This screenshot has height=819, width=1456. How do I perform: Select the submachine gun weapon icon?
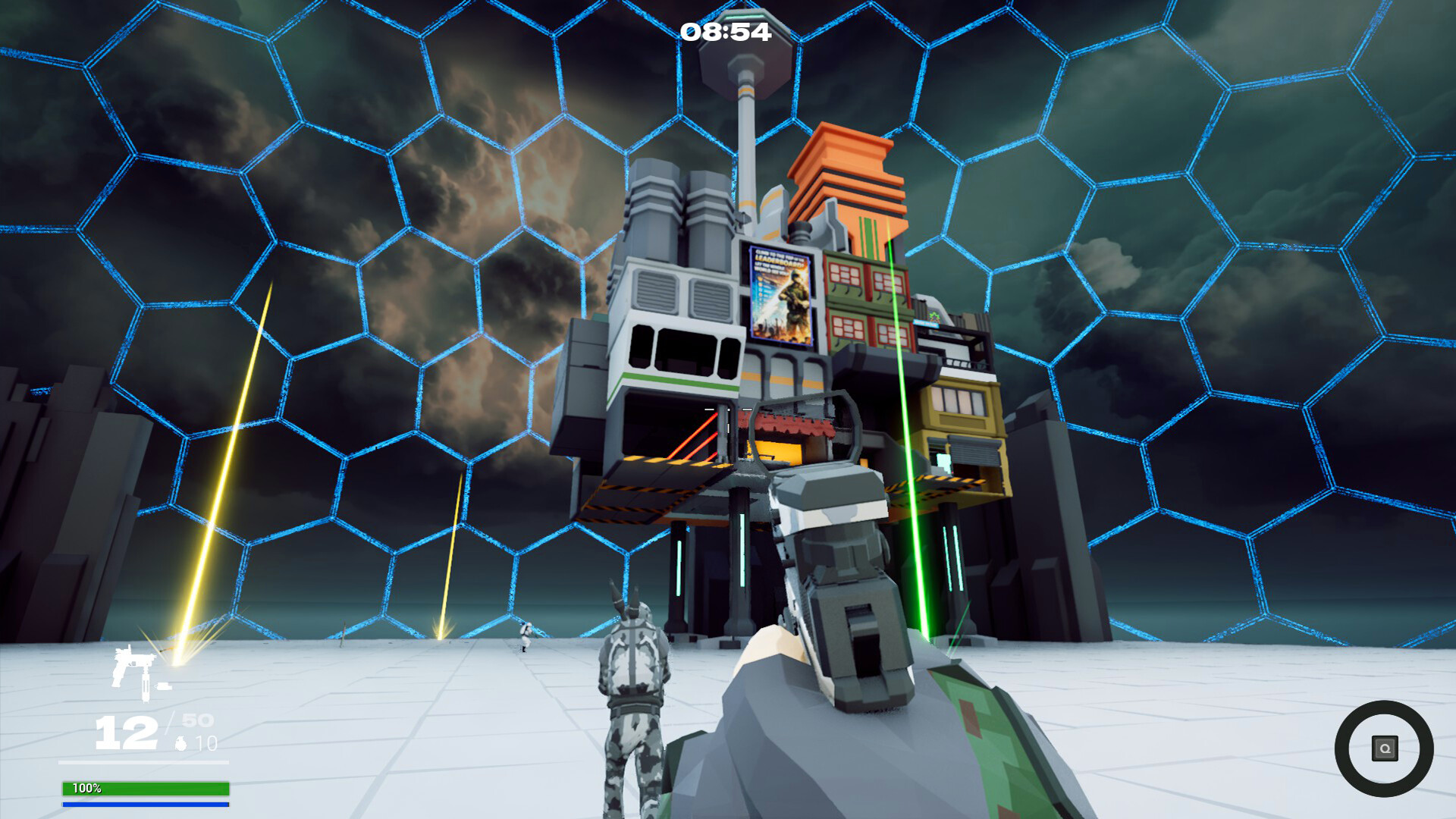click(x=132, y=660)
